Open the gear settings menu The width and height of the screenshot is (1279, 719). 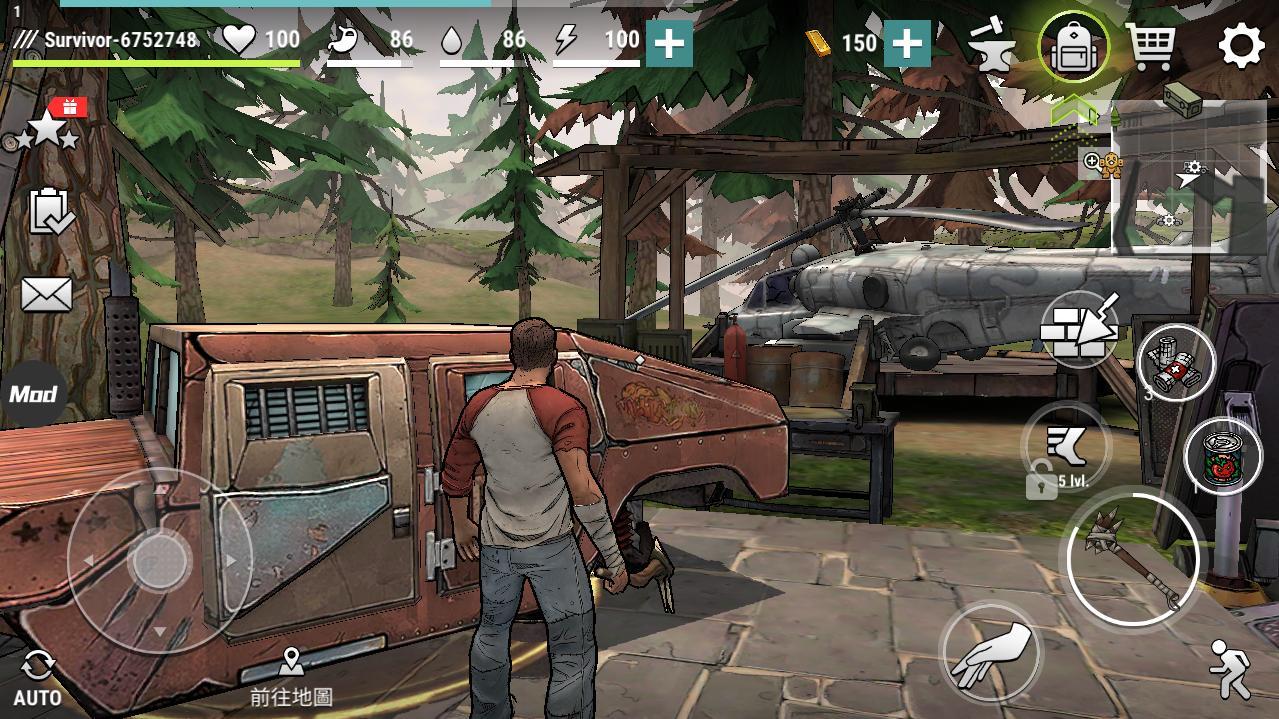(x=1241, y=46)
